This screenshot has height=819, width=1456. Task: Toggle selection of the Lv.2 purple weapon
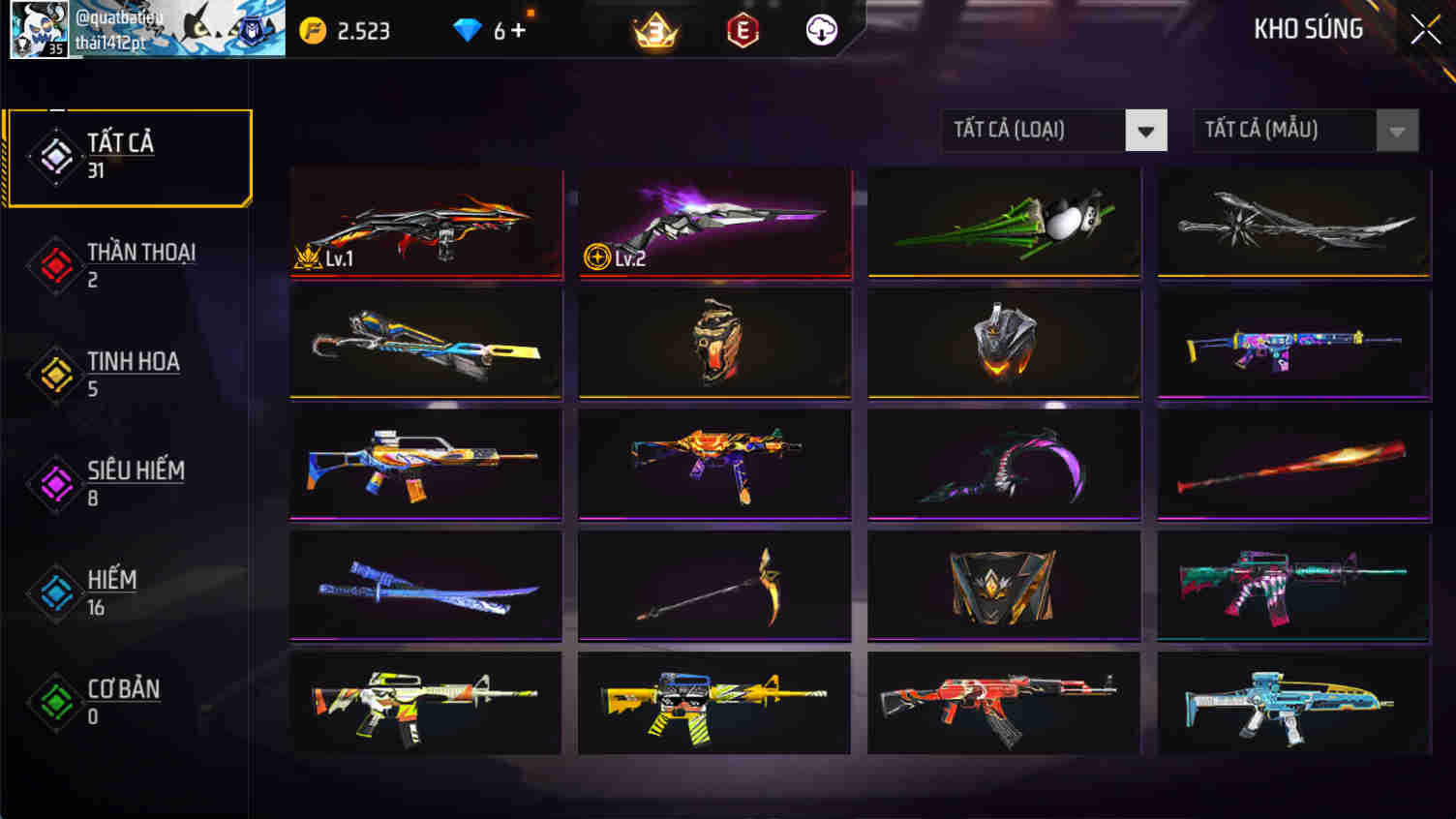[x=713, y=223]
